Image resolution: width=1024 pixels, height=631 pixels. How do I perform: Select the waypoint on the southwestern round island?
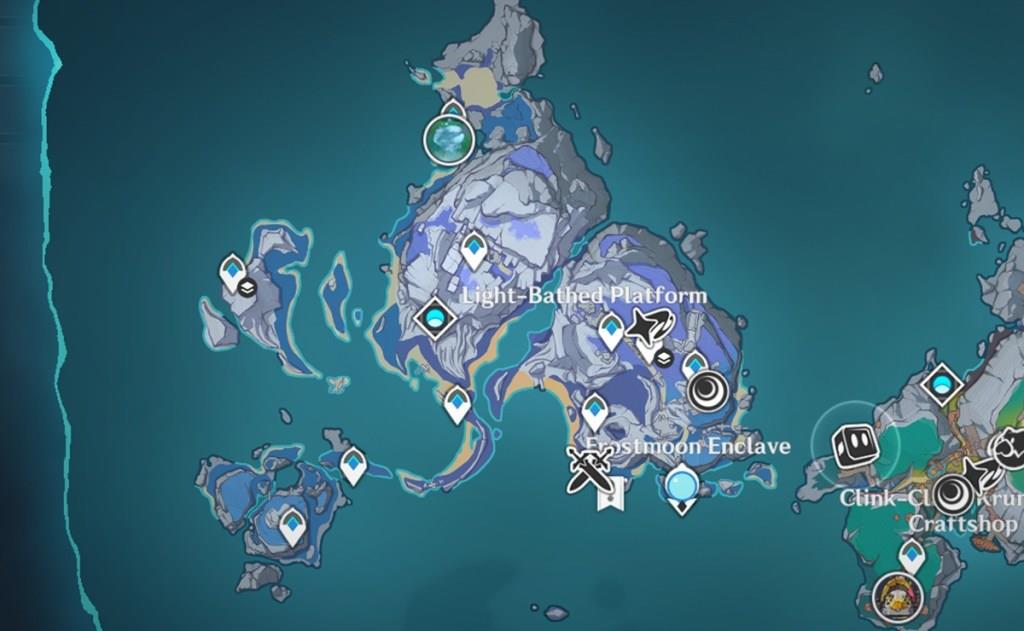[292, 524]
